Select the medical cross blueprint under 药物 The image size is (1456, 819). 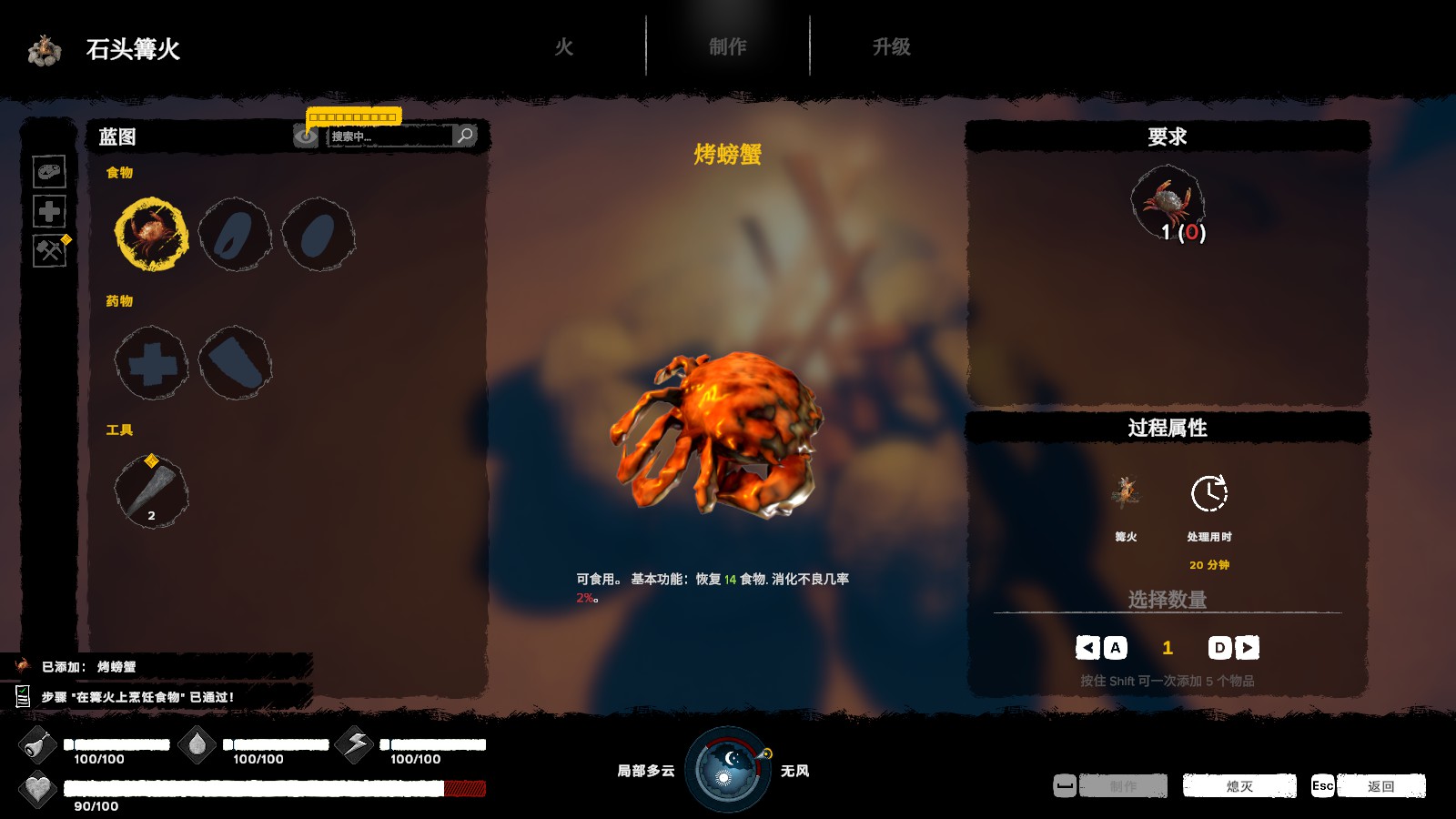coord(151,363)
